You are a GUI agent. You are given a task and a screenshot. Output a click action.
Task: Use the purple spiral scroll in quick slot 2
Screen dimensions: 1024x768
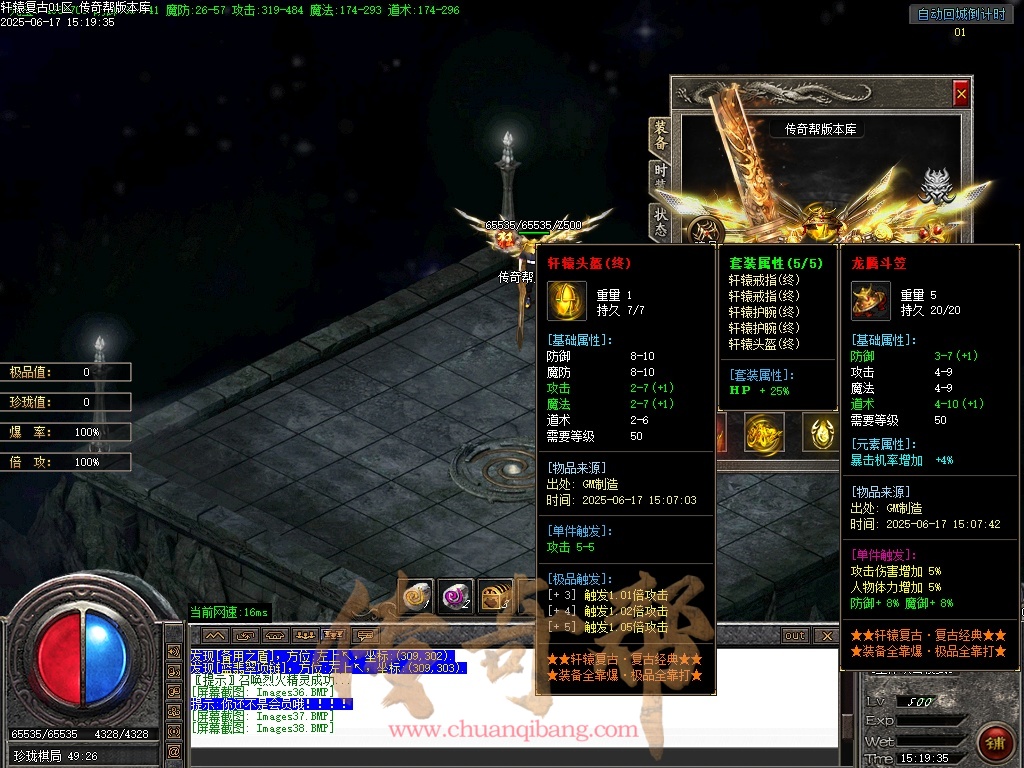pyautogui.click(x=455, y=596)
